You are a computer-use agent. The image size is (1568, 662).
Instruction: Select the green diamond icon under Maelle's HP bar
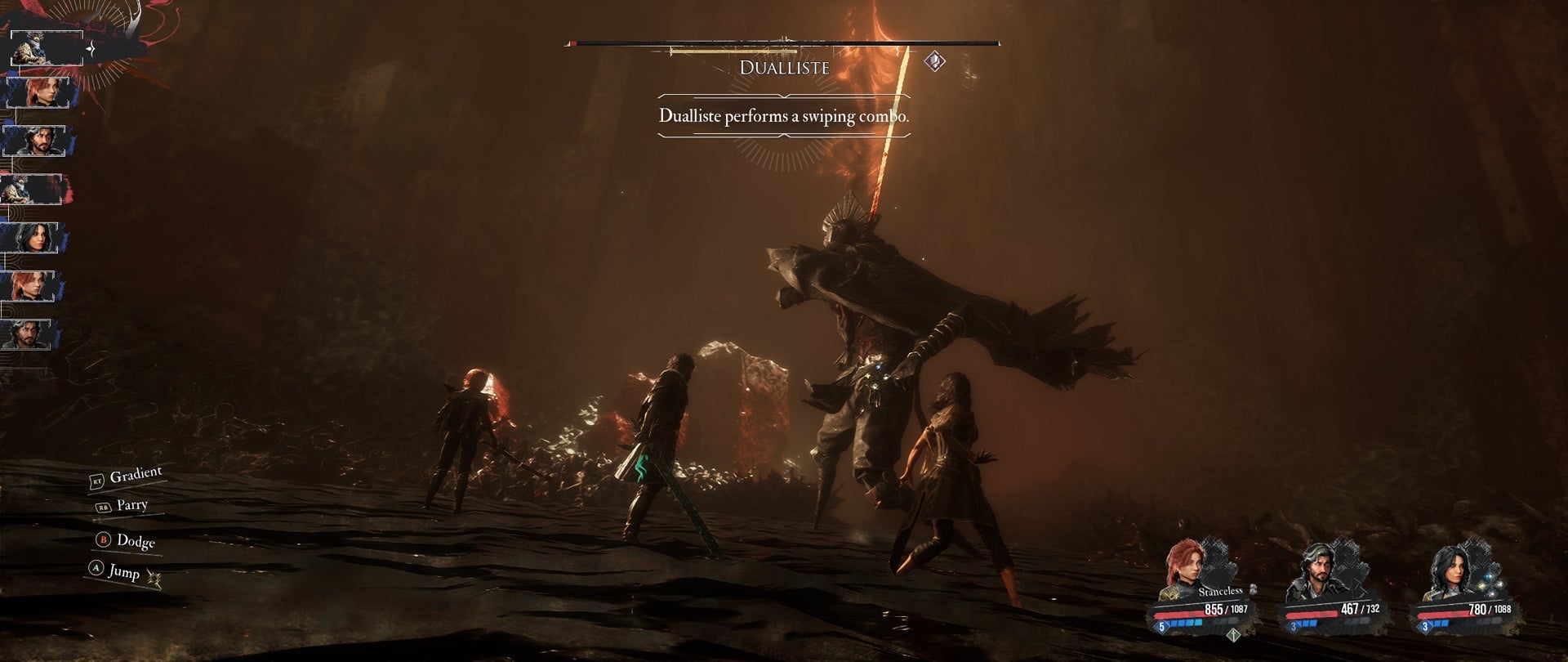pyautogui.click(x=1233, y=635)
